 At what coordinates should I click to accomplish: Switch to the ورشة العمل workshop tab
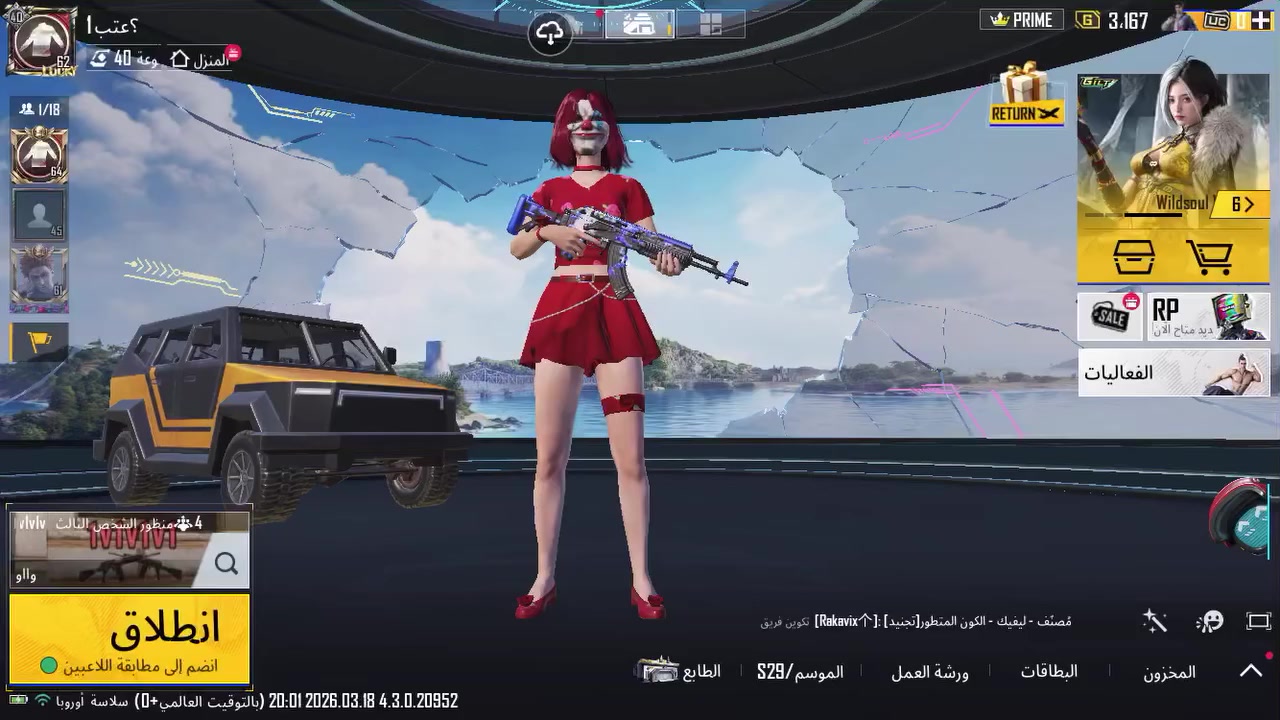point(928,673)
